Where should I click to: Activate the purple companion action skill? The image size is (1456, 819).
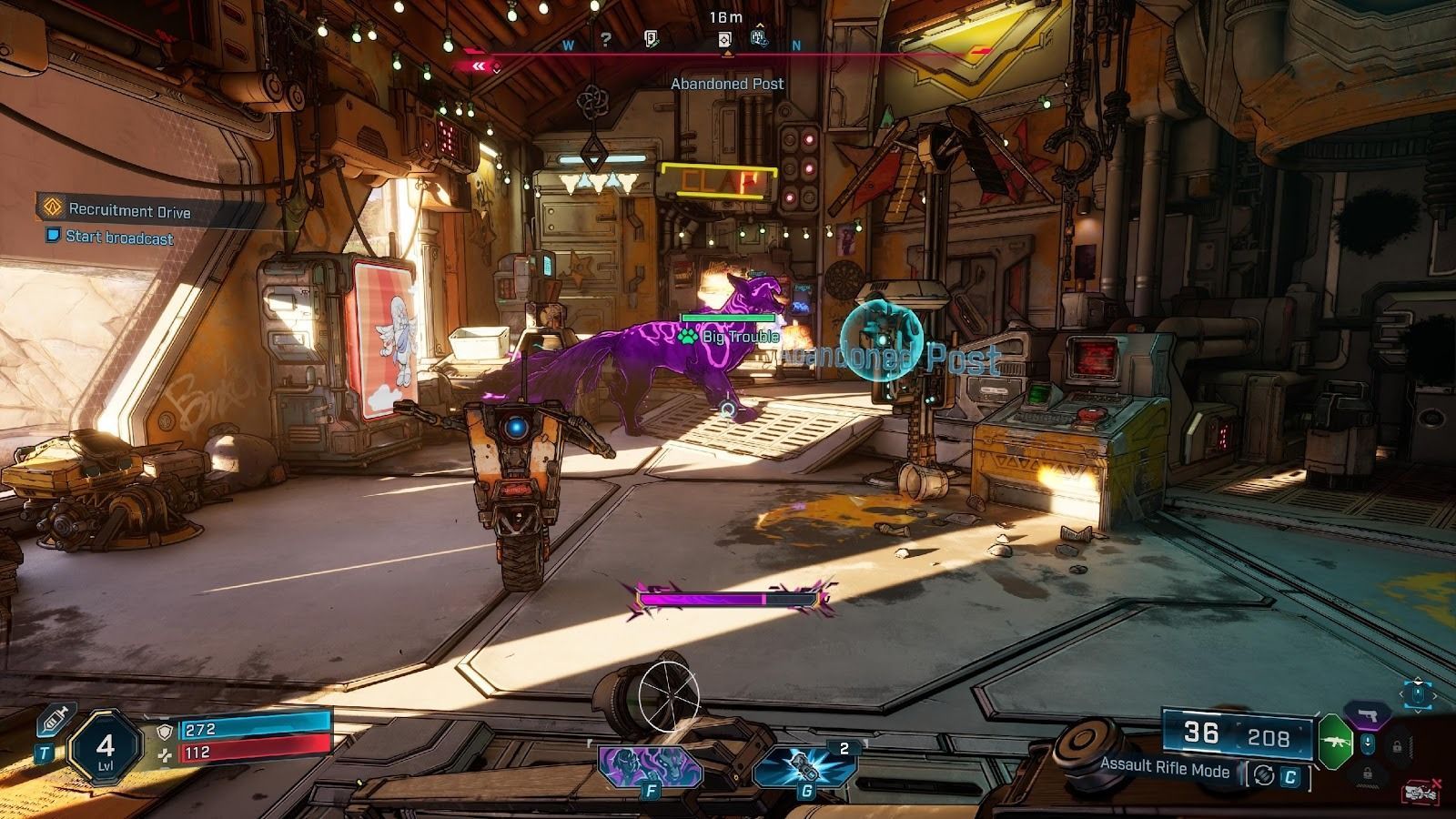[x=649, y=765]
